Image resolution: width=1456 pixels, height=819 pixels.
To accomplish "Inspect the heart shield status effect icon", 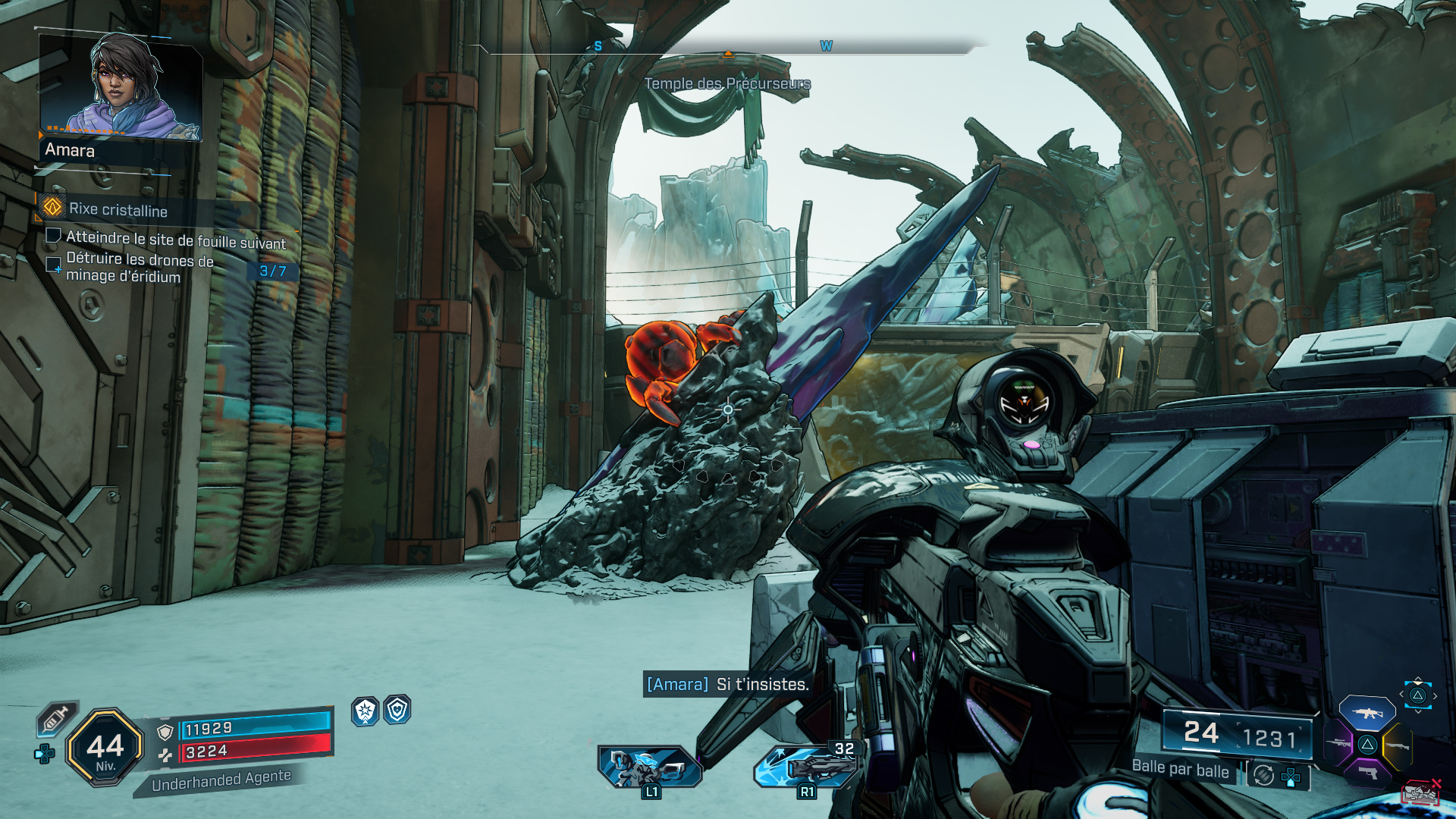I will [x=397, y=710].
